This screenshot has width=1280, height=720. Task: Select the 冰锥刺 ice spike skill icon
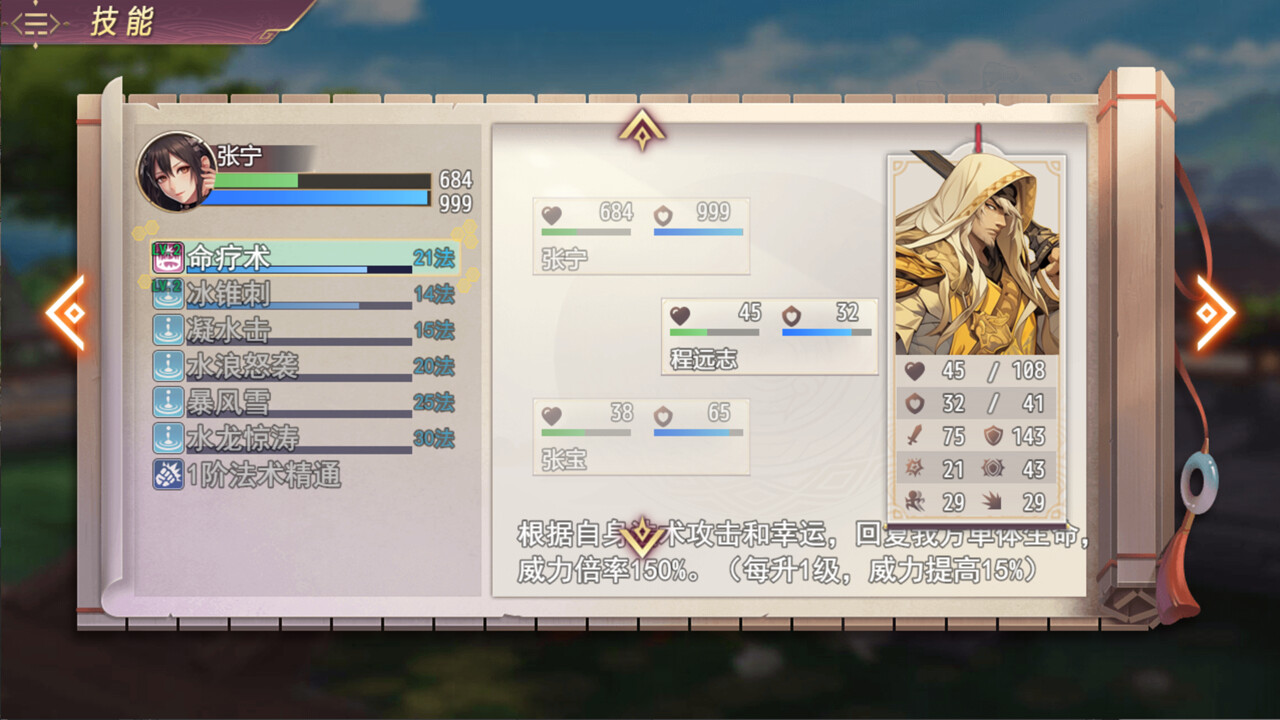170,295
